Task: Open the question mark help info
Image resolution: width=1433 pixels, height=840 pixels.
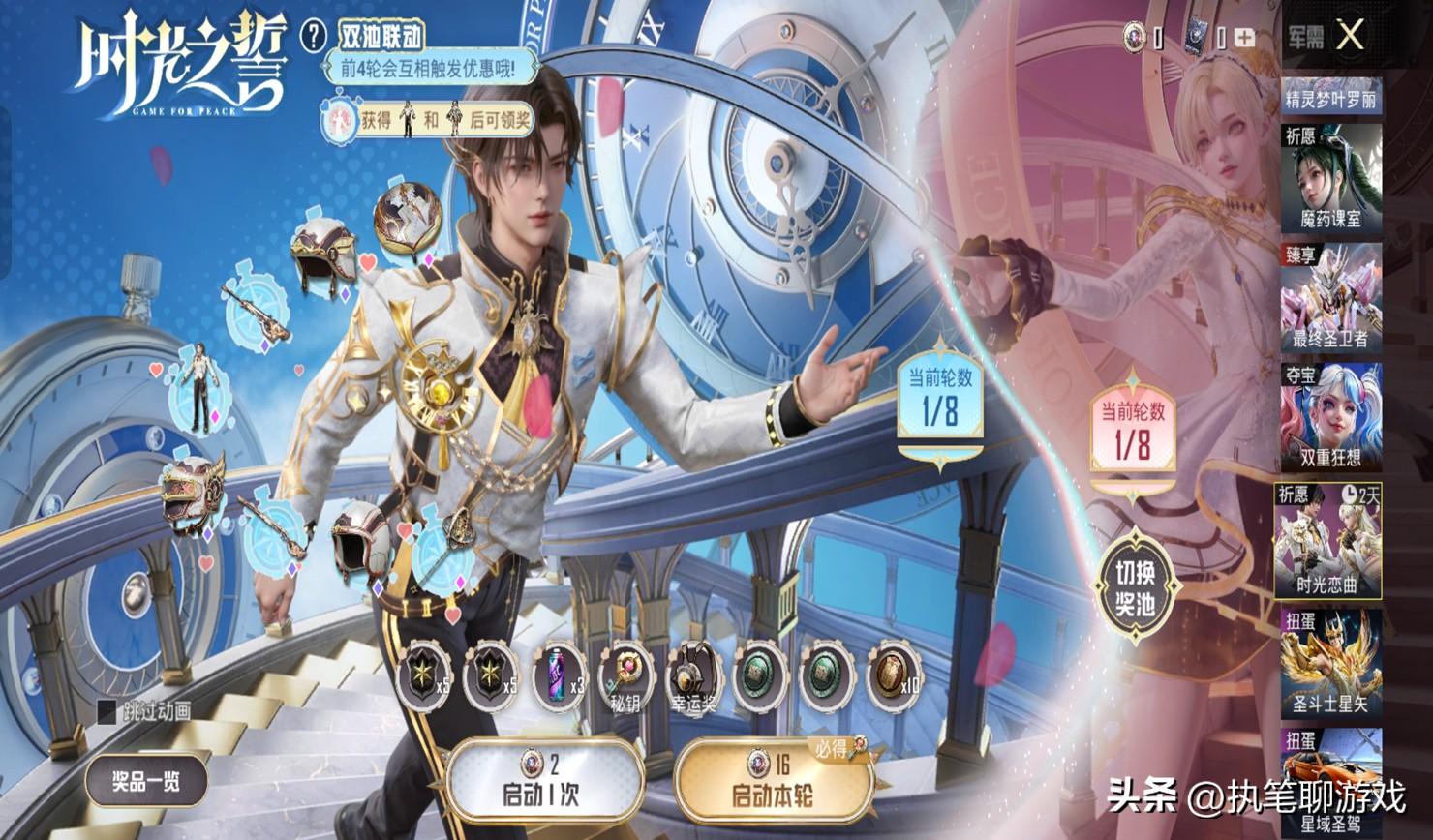Action: (314, 37)
